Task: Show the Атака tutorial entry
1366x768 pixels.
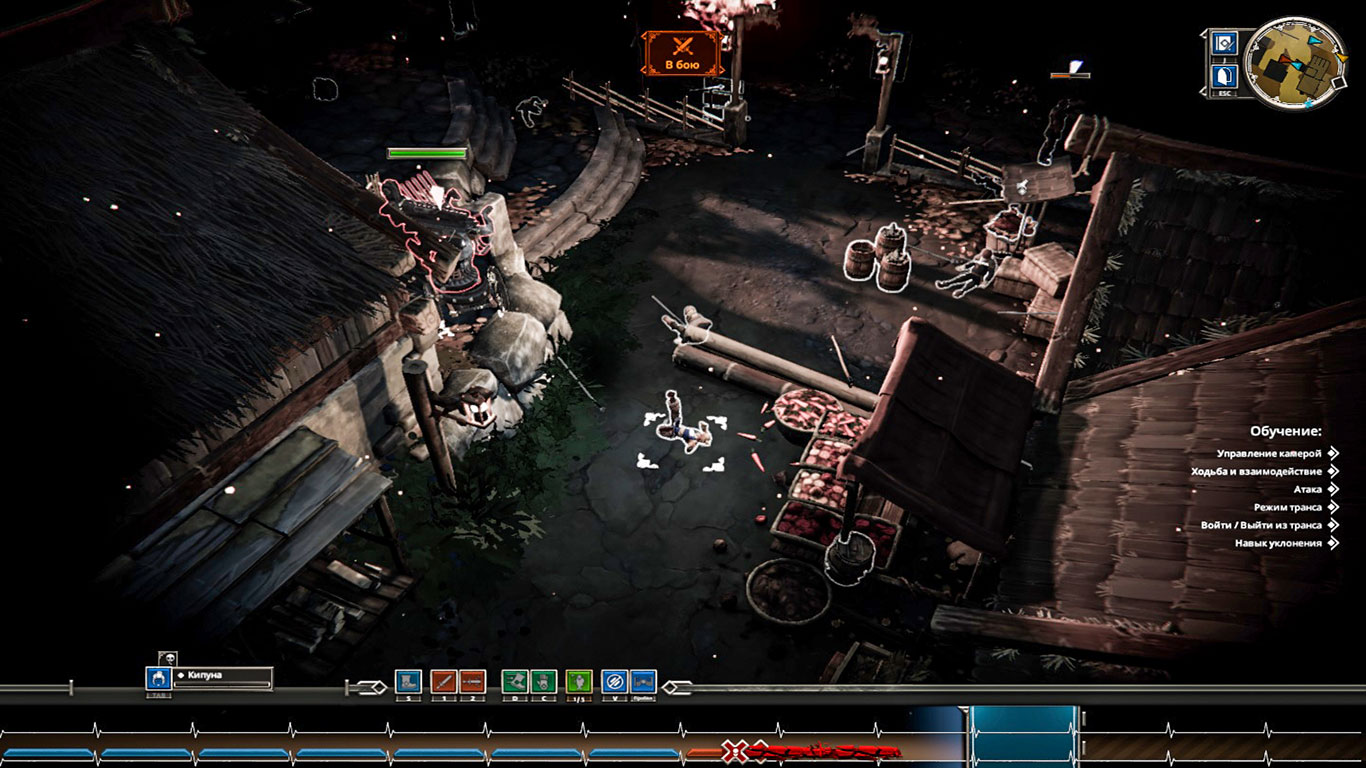Action: pos(1308,490)
